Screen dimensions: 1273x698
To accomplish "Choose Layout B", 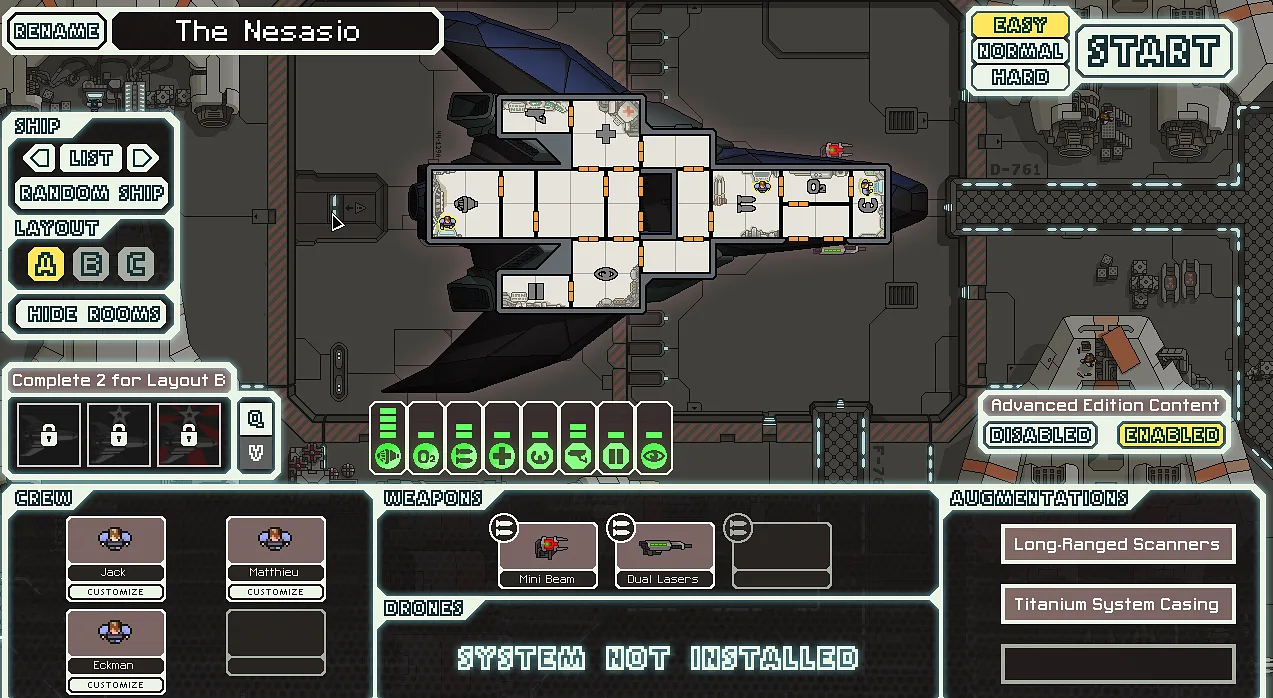I will point(91,264).
